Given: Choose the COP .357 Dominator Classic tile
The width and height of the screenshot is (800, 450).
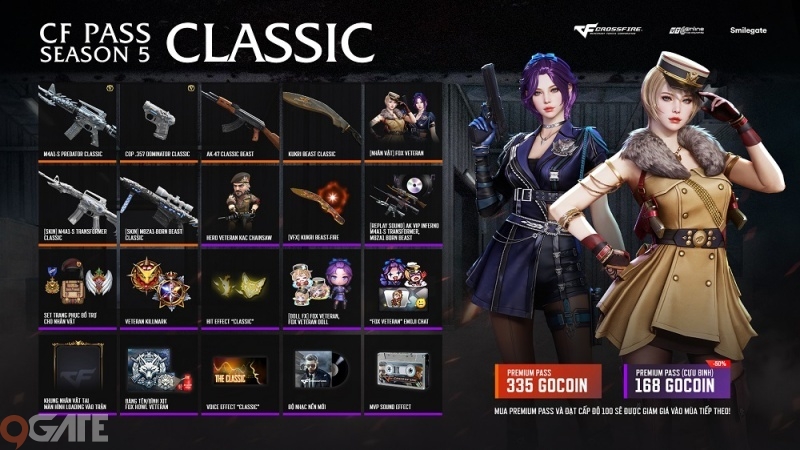Looking at the screenshot, I should 158,120.
